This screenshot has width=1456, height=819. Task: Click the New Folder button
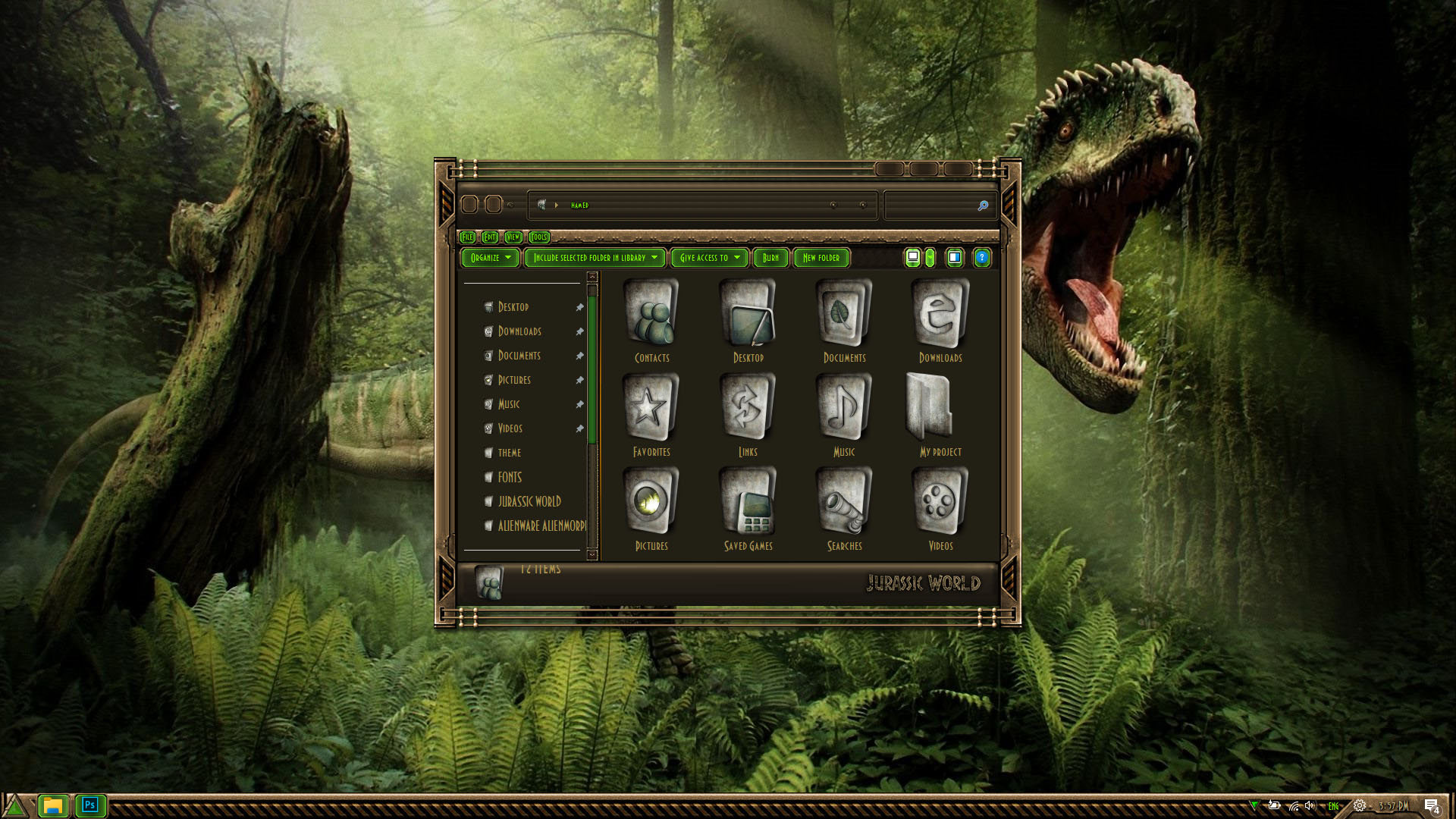point(821,258)
